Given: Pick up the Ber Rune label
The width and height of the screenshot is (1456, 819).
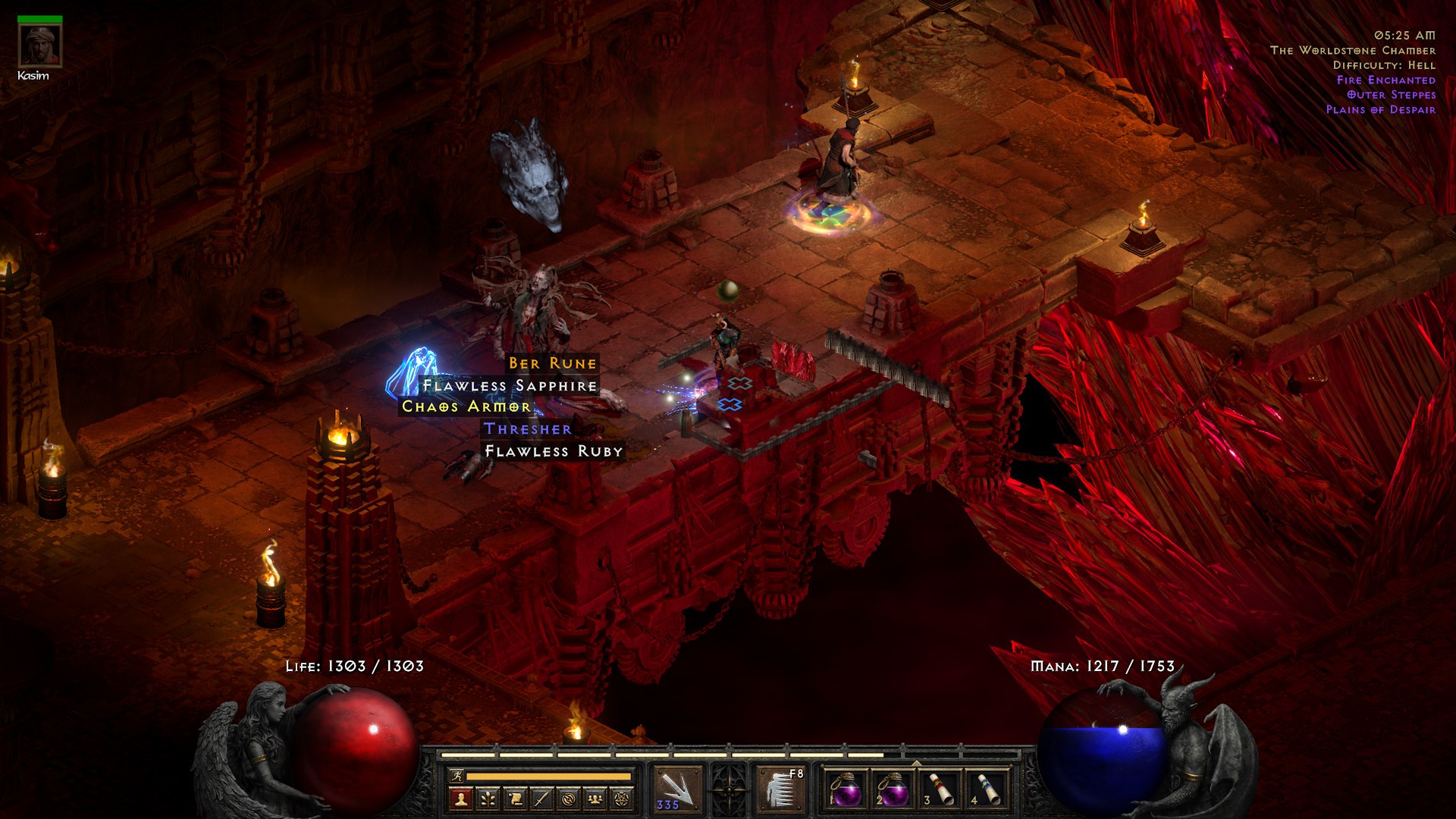Looking at the screenshot, I should [x=553, y=364].
